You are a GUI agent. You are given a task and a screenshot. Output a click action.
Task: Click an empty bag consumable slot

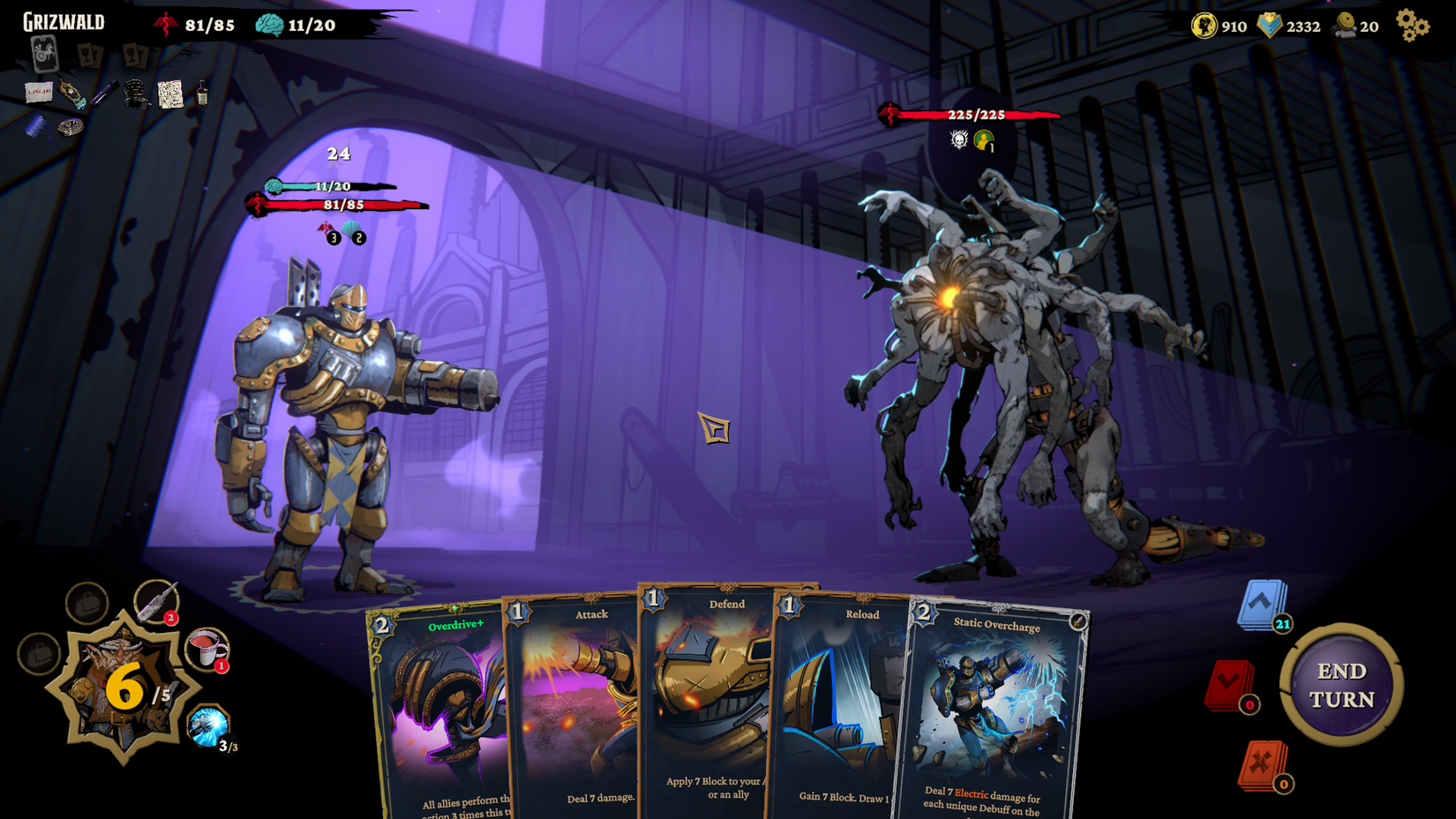pyautogui.click(x=86, y=604)
